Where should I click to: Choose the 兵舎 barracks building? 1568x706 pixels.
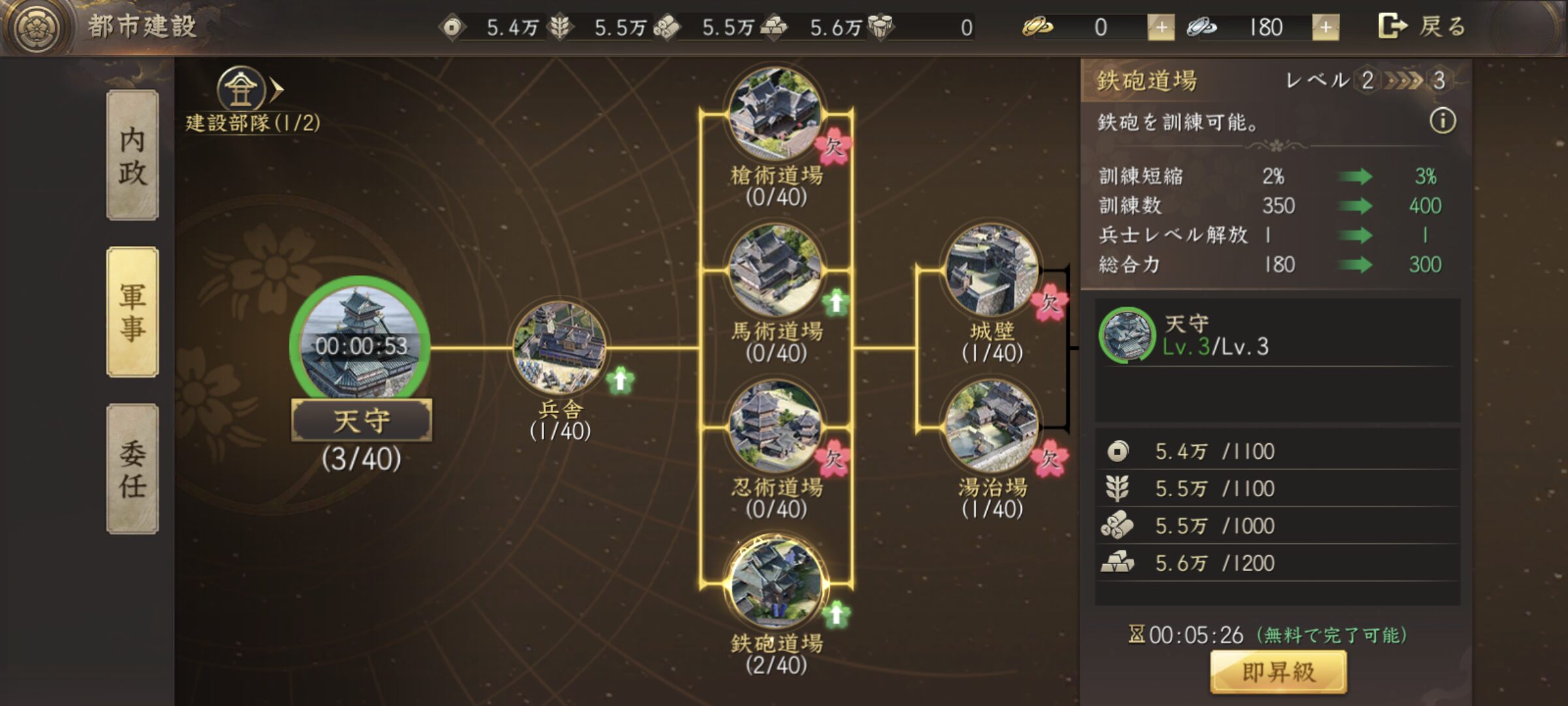(560, 348)
